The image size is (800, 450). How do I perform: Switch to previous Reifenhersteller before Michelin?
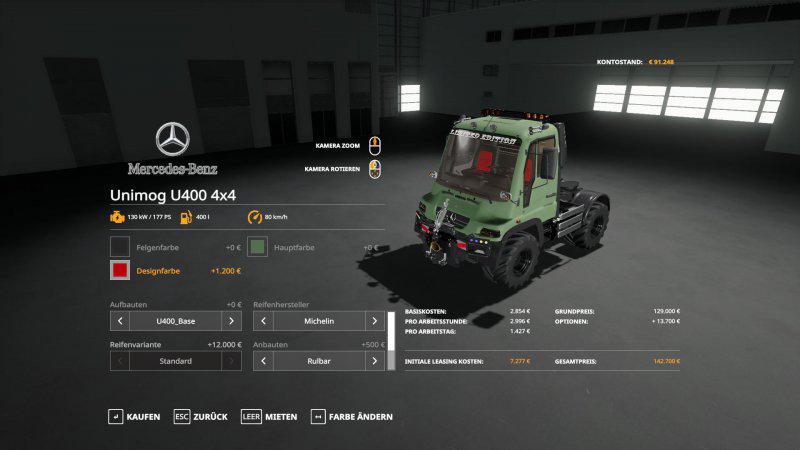263,321
